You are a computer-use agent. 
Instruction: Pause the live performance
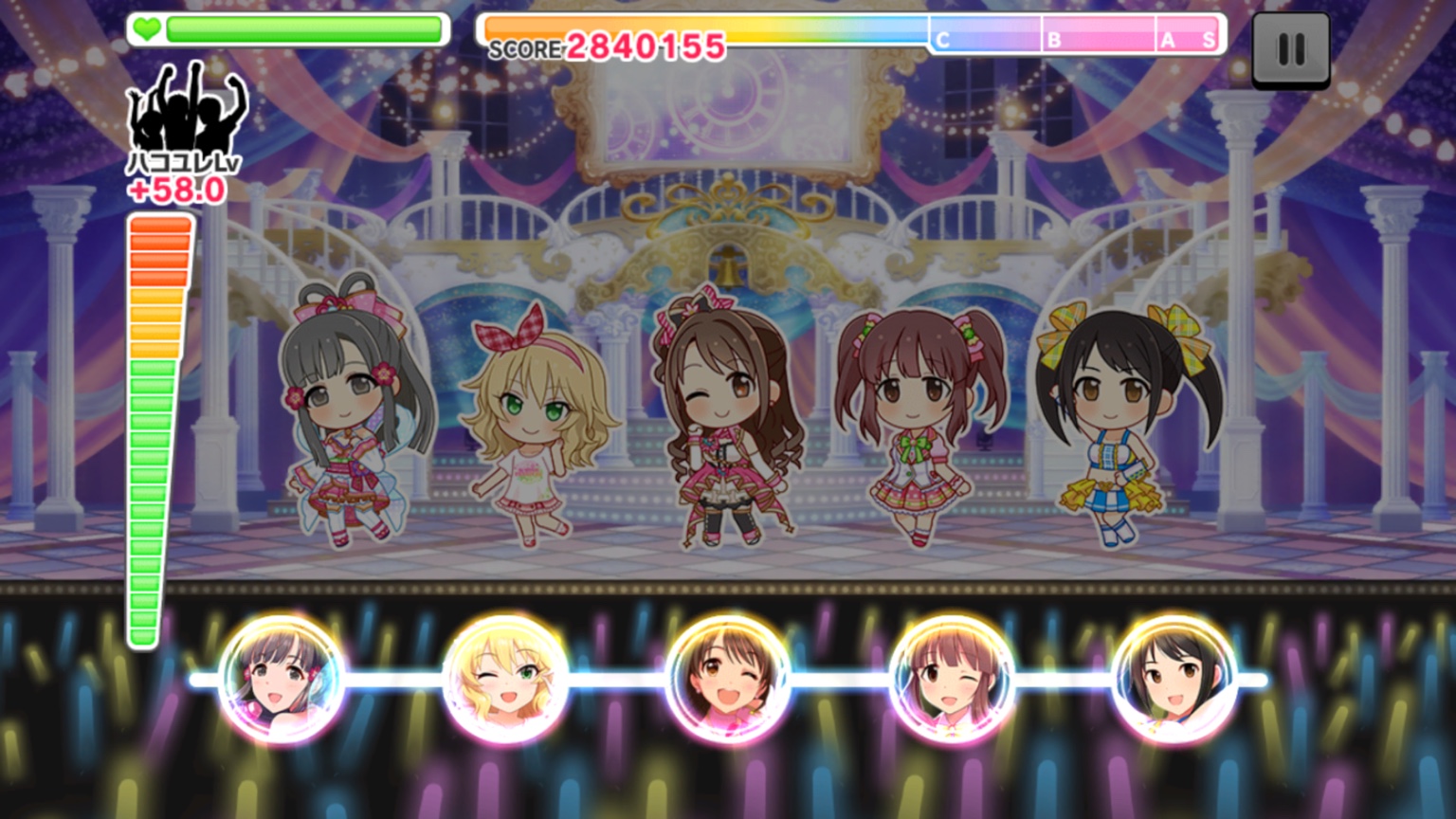click(1291, 50)
